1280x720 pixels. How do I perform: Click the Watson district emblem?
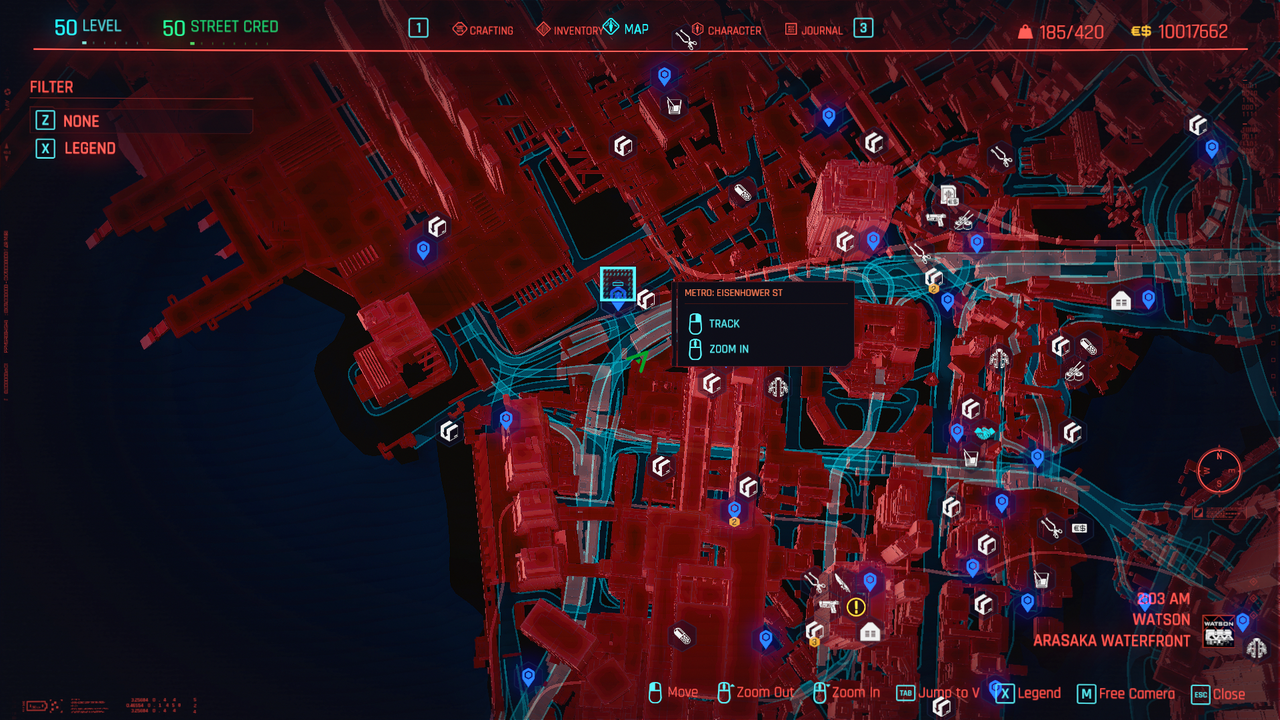1219,631
